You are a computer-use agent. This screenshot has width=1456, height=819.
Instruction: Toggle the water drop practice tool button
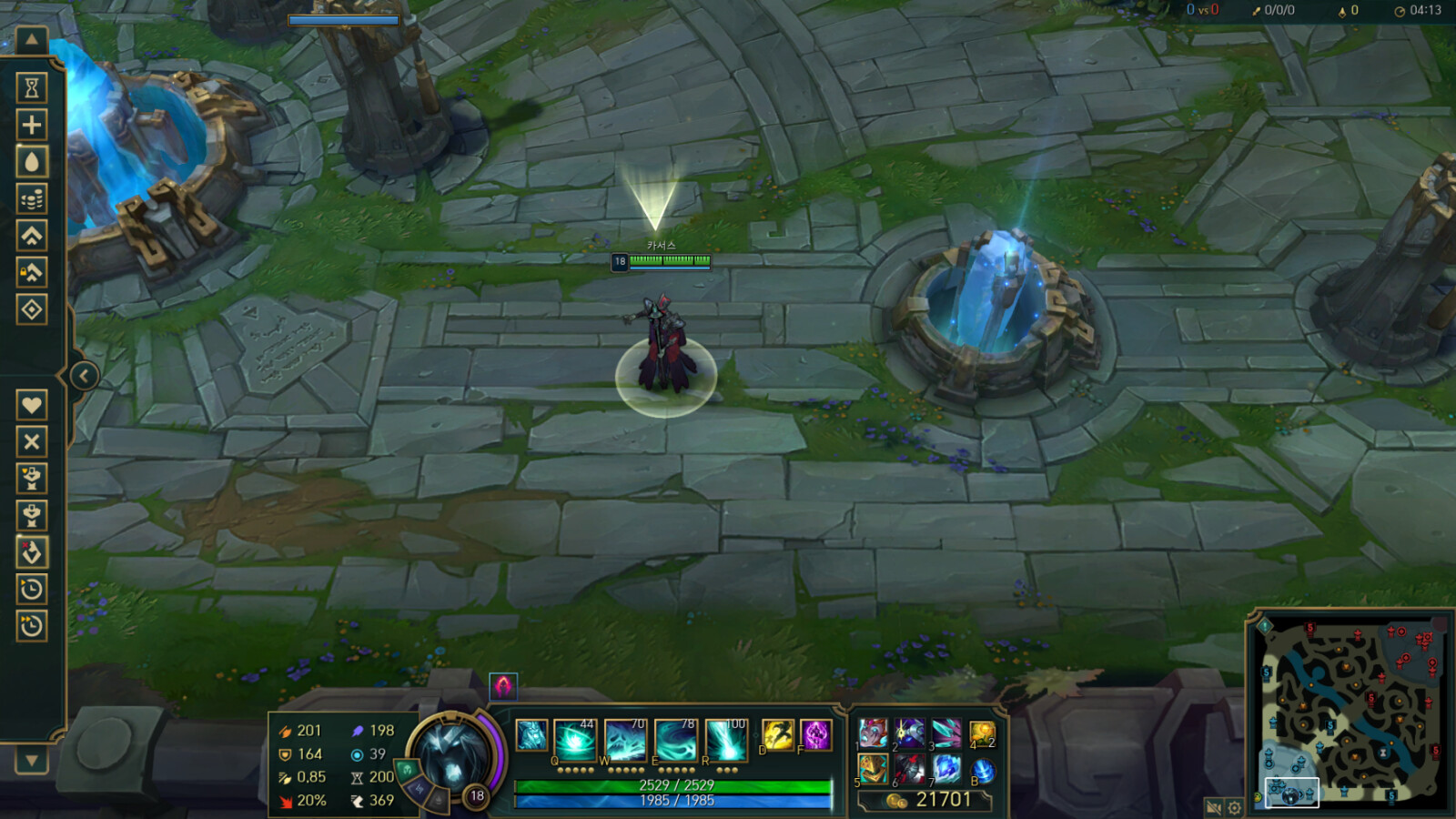[32, 162]
